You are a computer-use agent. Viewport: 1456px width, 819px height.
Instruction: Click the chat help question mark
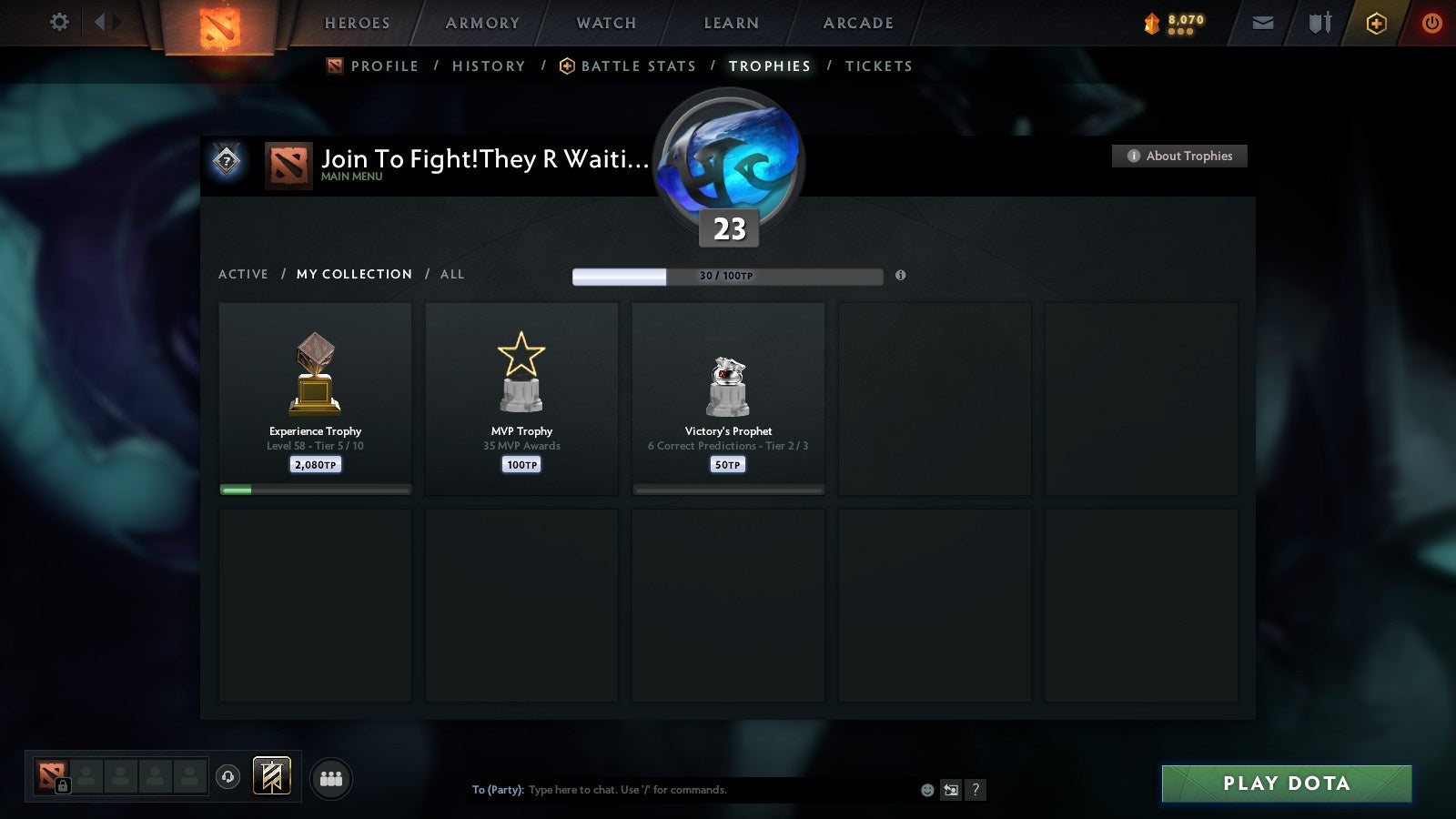[x=976, y=790]
